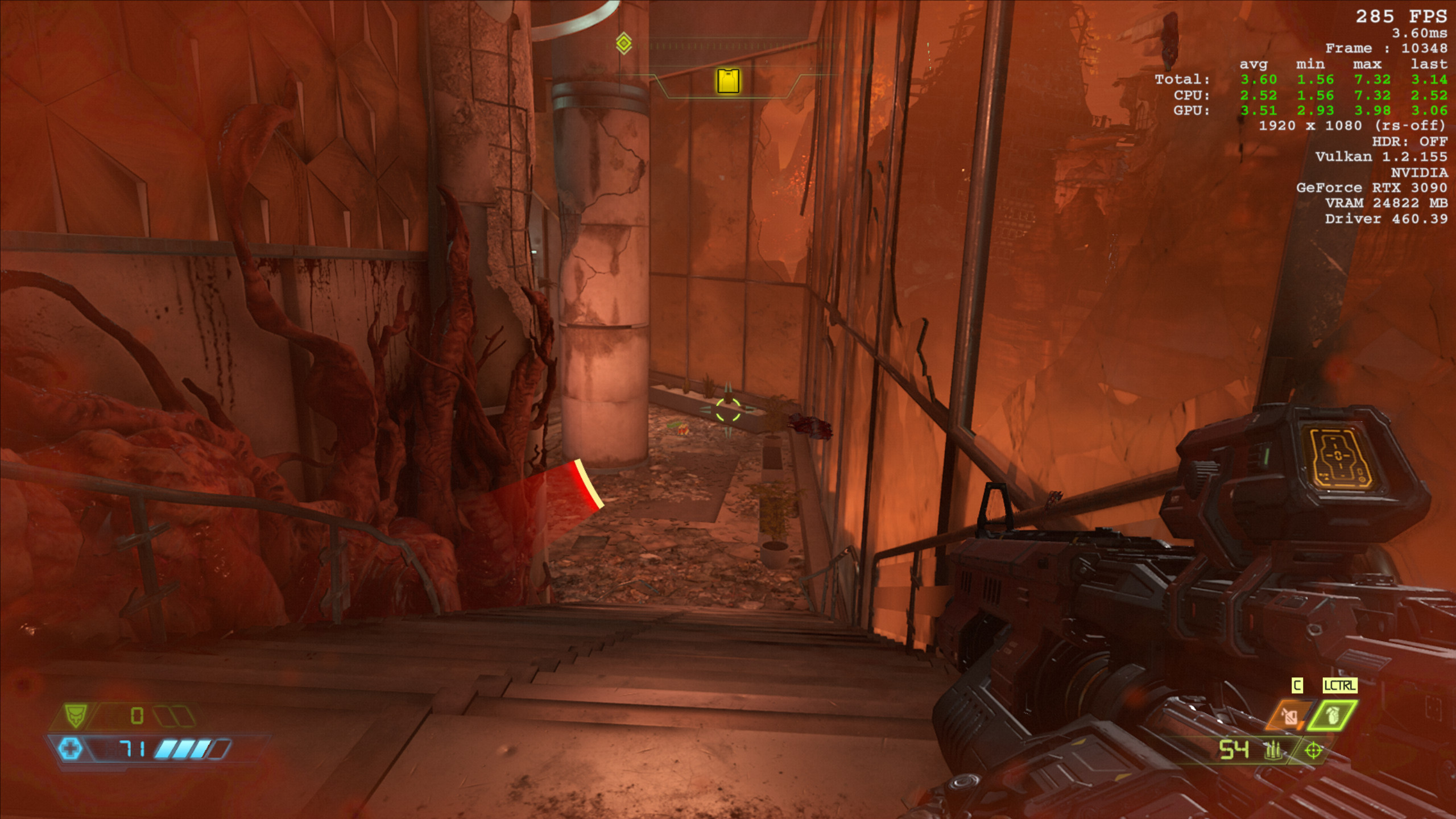Activate the frag grenade equipment icon
The image size is (1456, 819).
tap(1331, 716)
